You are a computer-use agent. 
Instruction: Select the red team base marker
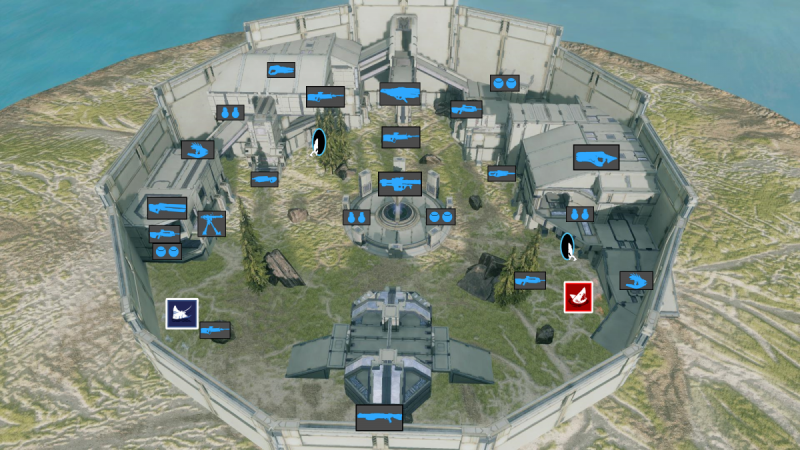pos(577,297)
